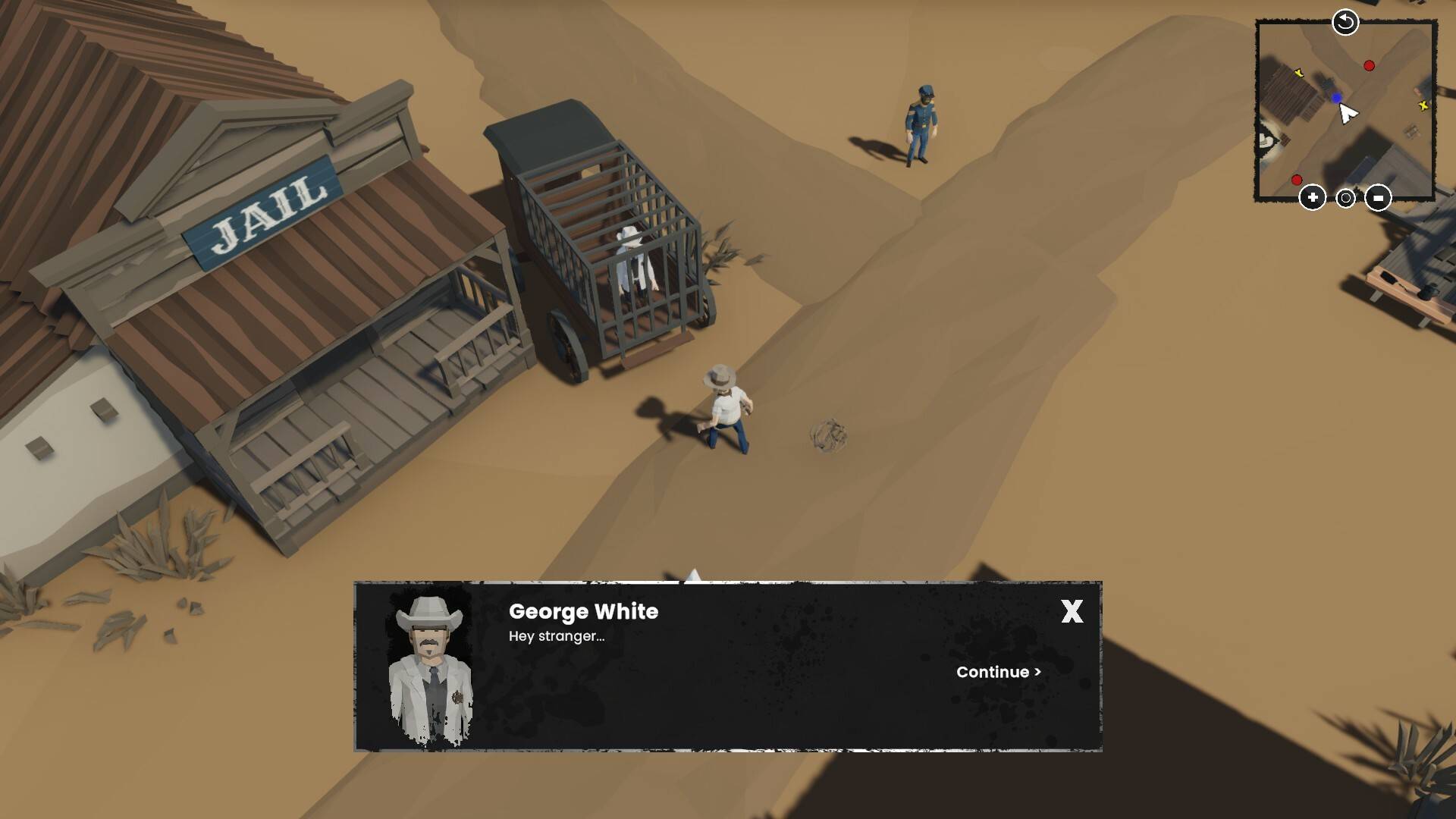Click the George White name label
This screenshot has height=819, width=1456.
click(582, 612)
